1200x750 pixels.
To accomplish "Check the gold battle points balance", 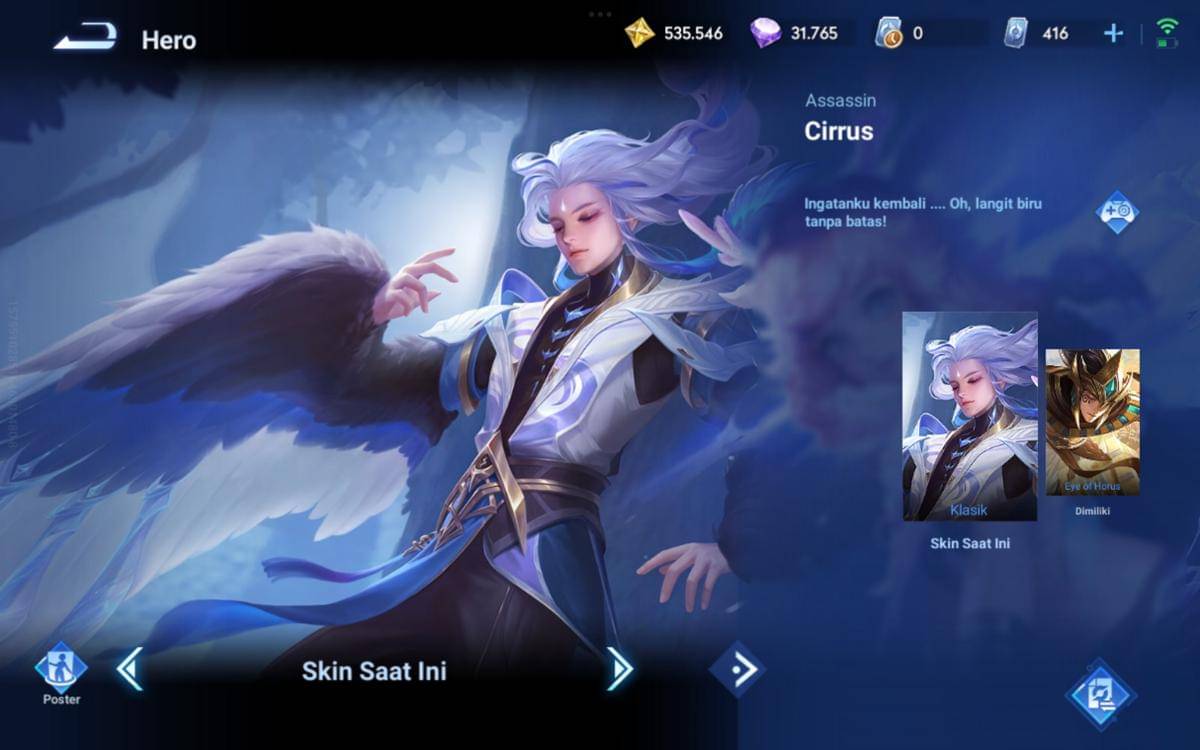I will tap(673, 33).
